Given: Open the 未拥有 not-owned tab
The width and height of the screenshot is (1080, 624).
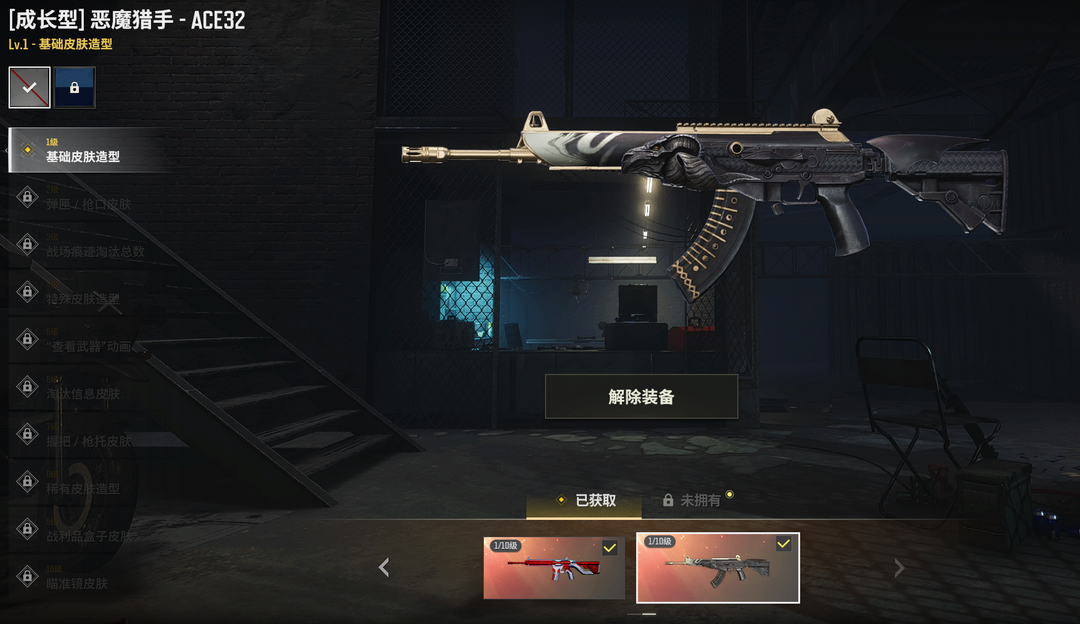Looking at the screenshot, I should [692, 500].
